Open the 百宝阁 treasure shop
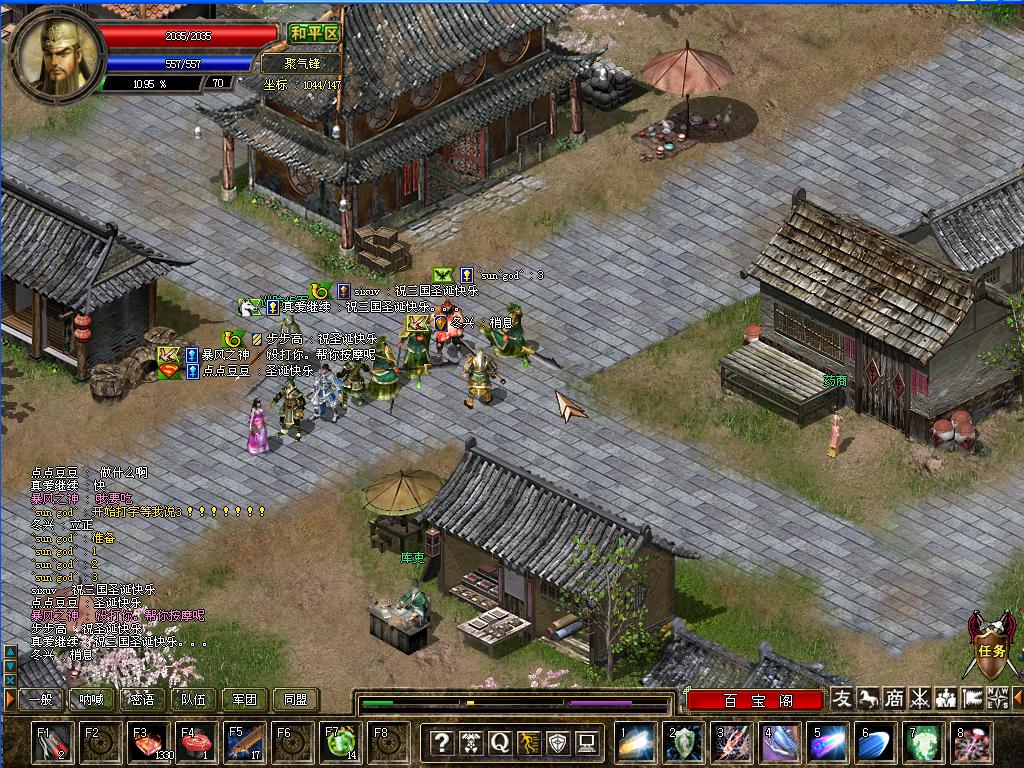The width and height of the screenshot is (1024, 768). tap(756, 700)
